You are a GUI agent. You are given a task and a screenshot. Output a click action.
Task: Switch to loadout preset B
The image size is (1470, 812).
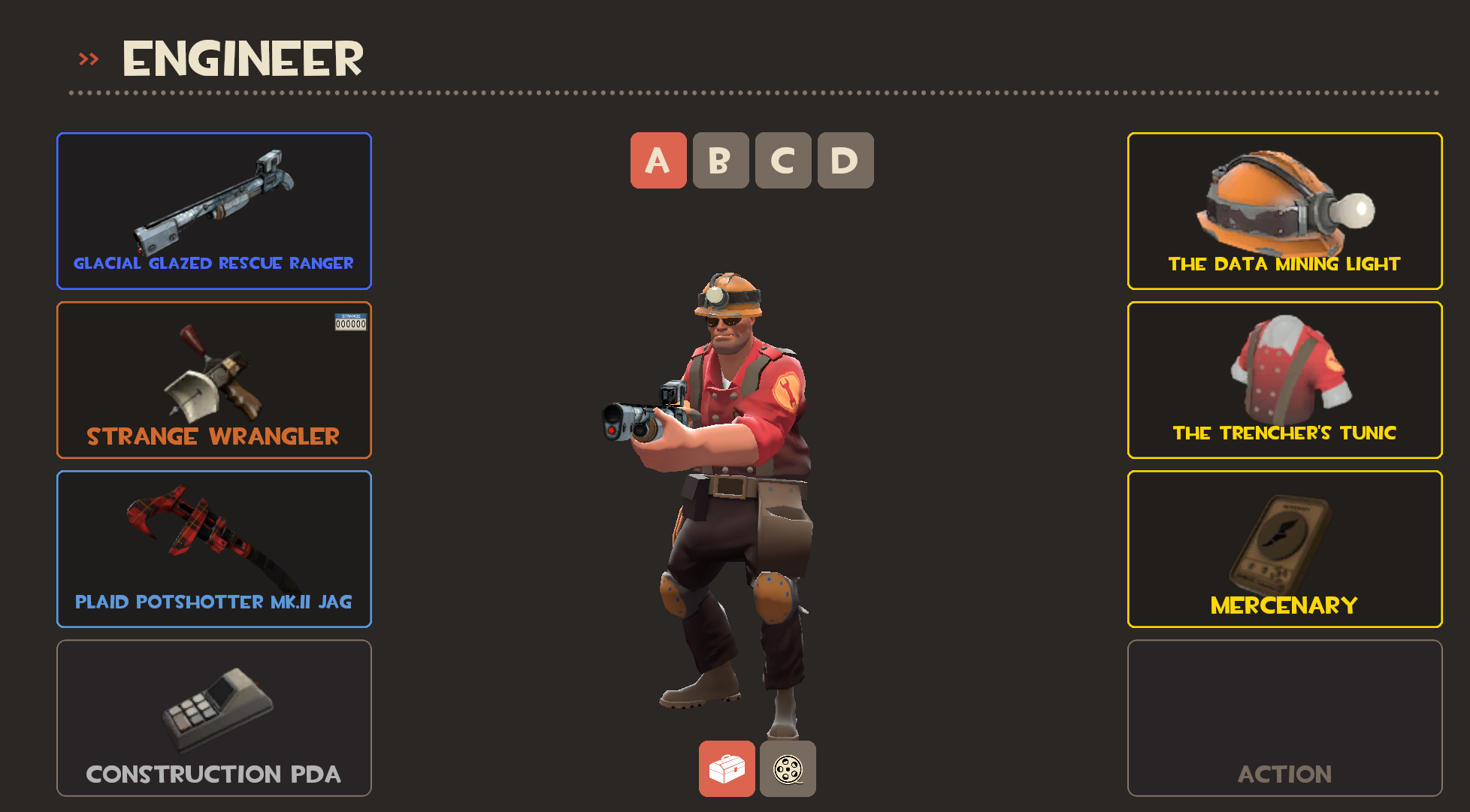pos(721,161)
